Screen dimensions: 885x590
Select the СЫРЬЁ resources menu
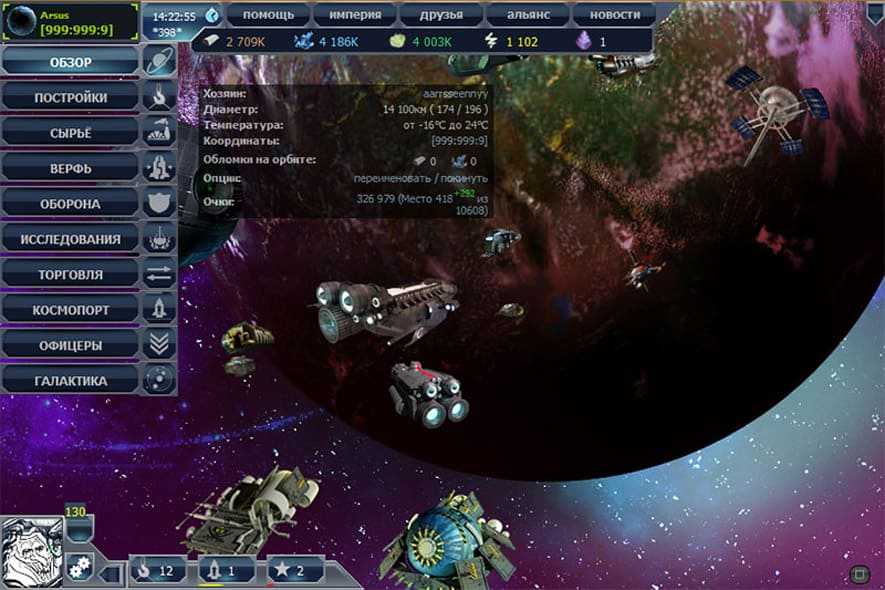tap(71, 133)
